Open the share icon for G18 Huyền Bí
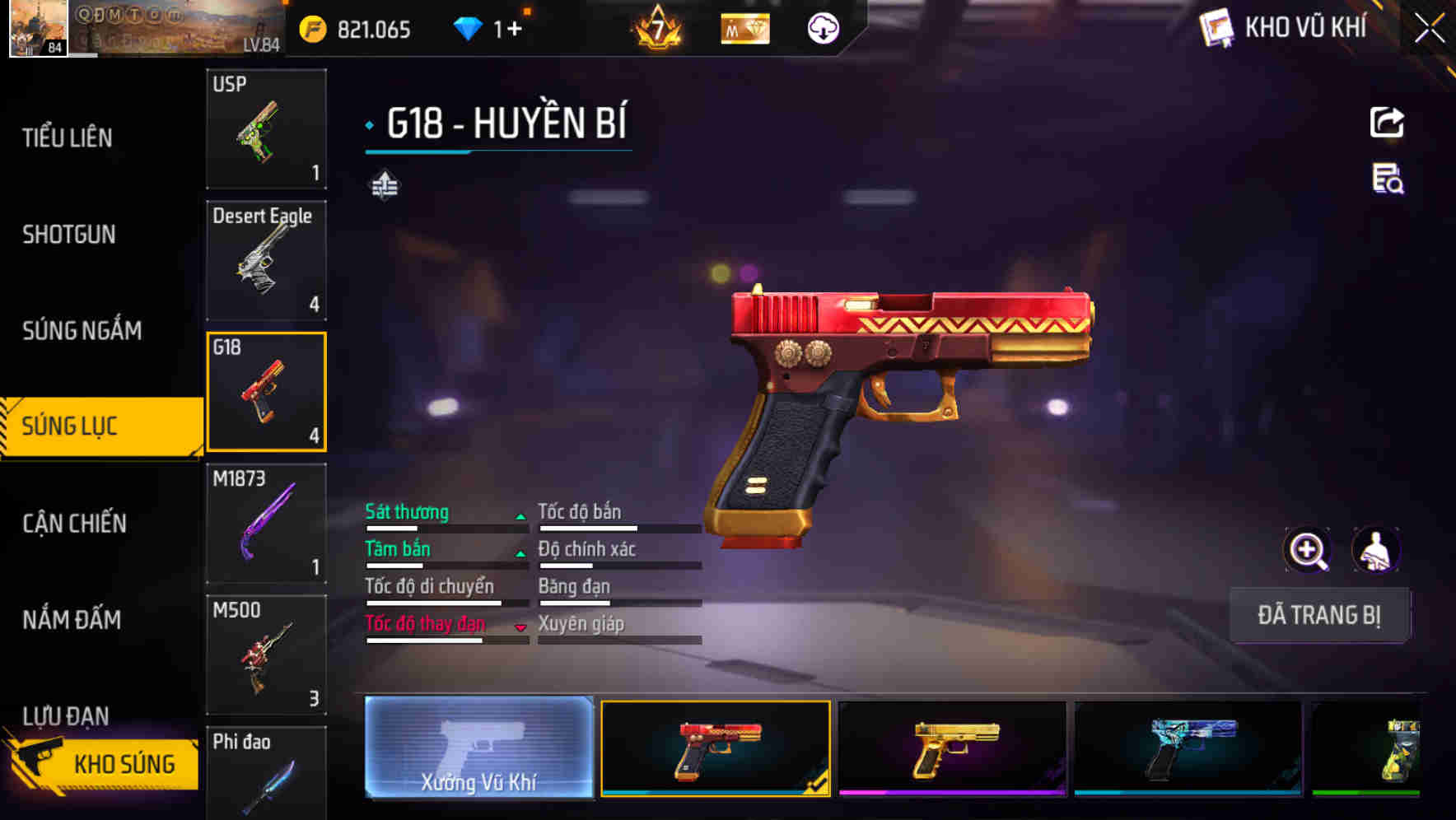Screen dimensions: 1456x820 point(1386,122)
